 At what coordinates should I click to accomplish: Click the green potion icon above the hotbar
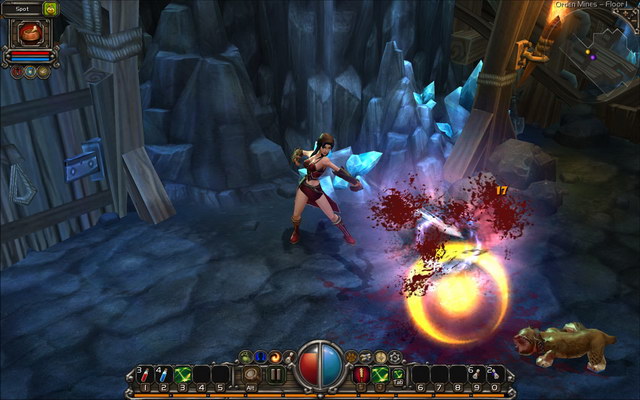(x=245, y=356)
